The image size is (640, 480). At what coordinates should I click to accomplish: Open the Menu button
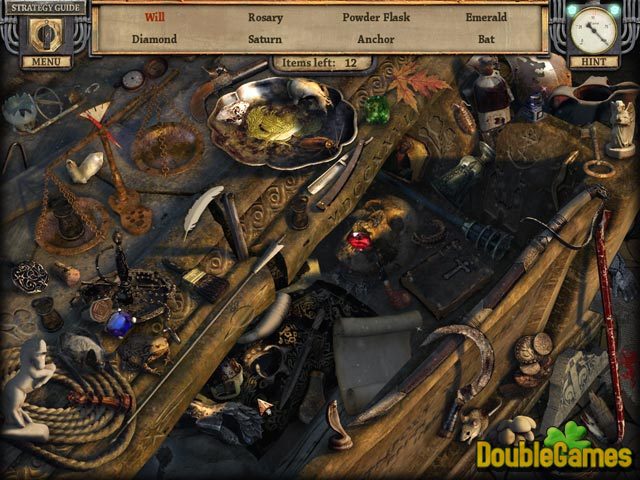click(44, 61)
